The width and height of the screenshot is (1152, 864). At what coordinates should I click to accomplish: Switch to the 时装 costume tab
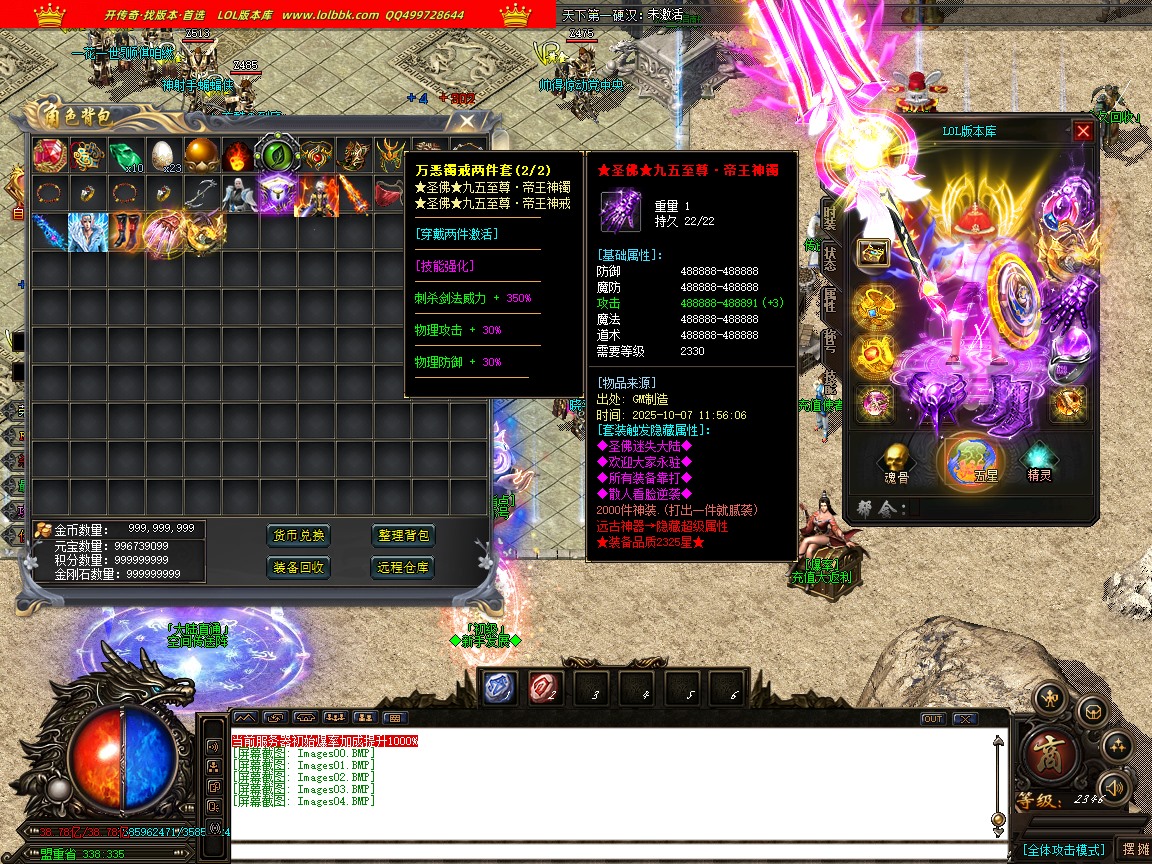click(829, 215)
